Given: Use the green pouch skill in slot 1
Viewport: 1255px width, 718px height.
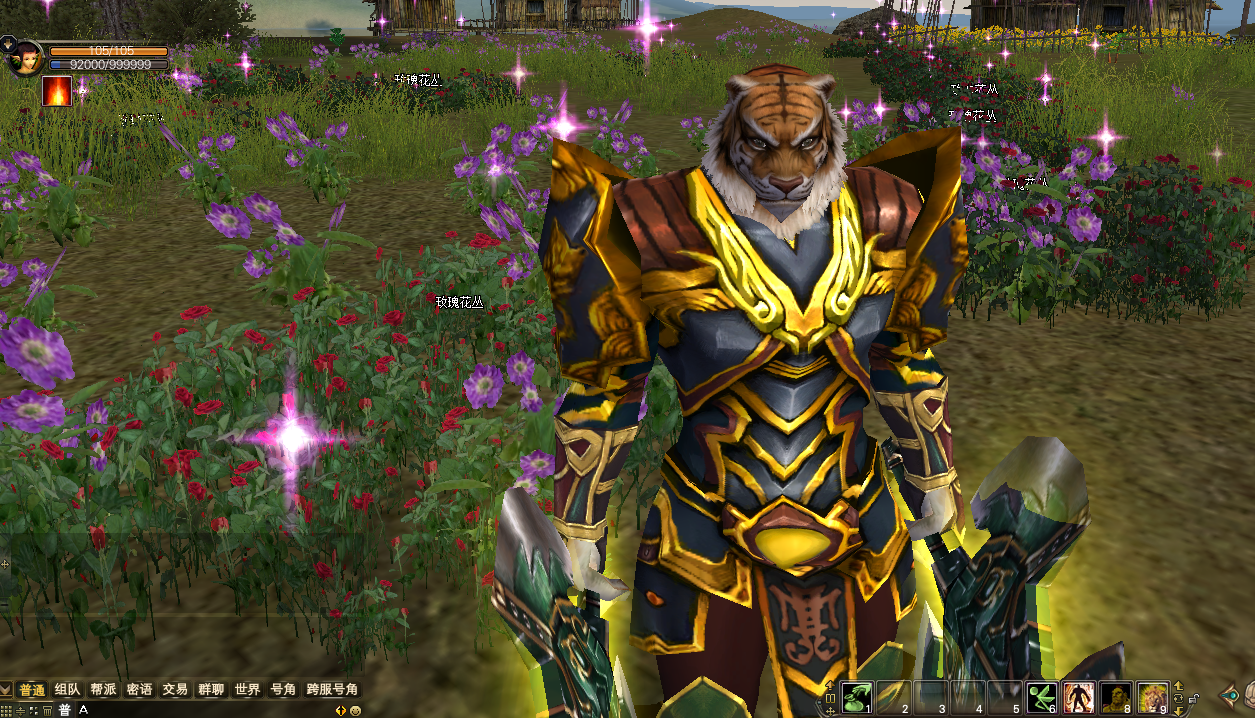Looking at the screenshot, I should [856, 697].
